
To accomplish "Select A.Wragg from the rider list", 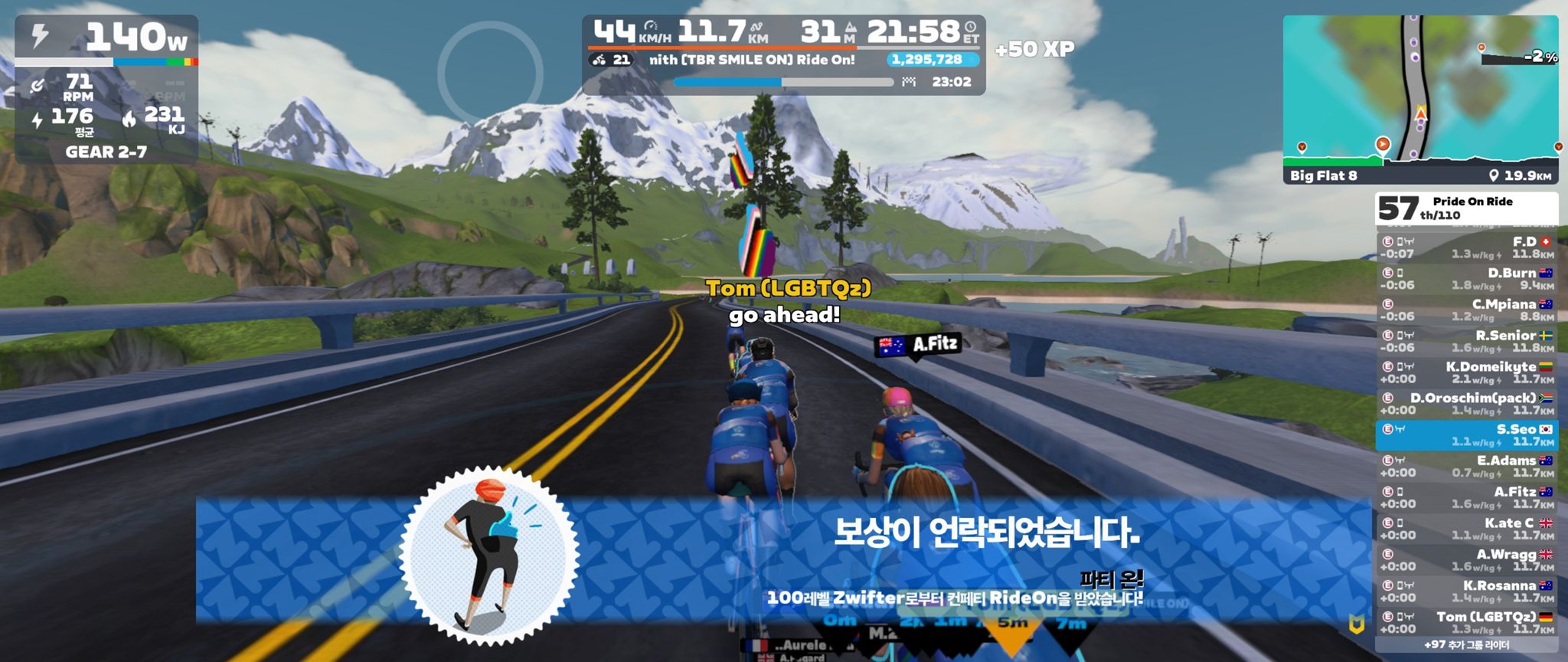I will (x=1466, y=561).
